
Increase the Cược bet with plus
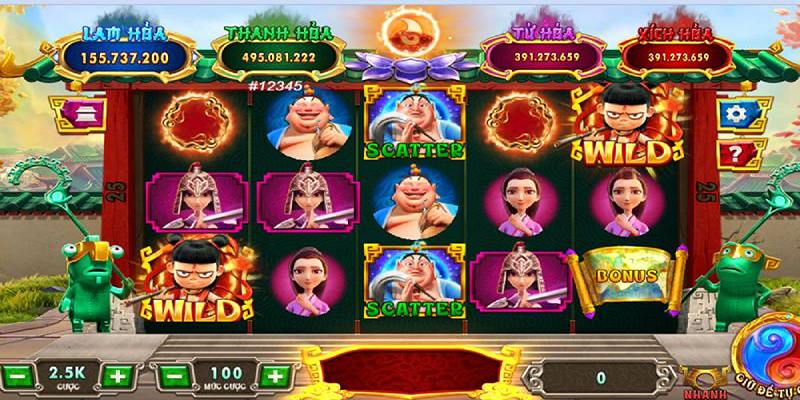117,377
